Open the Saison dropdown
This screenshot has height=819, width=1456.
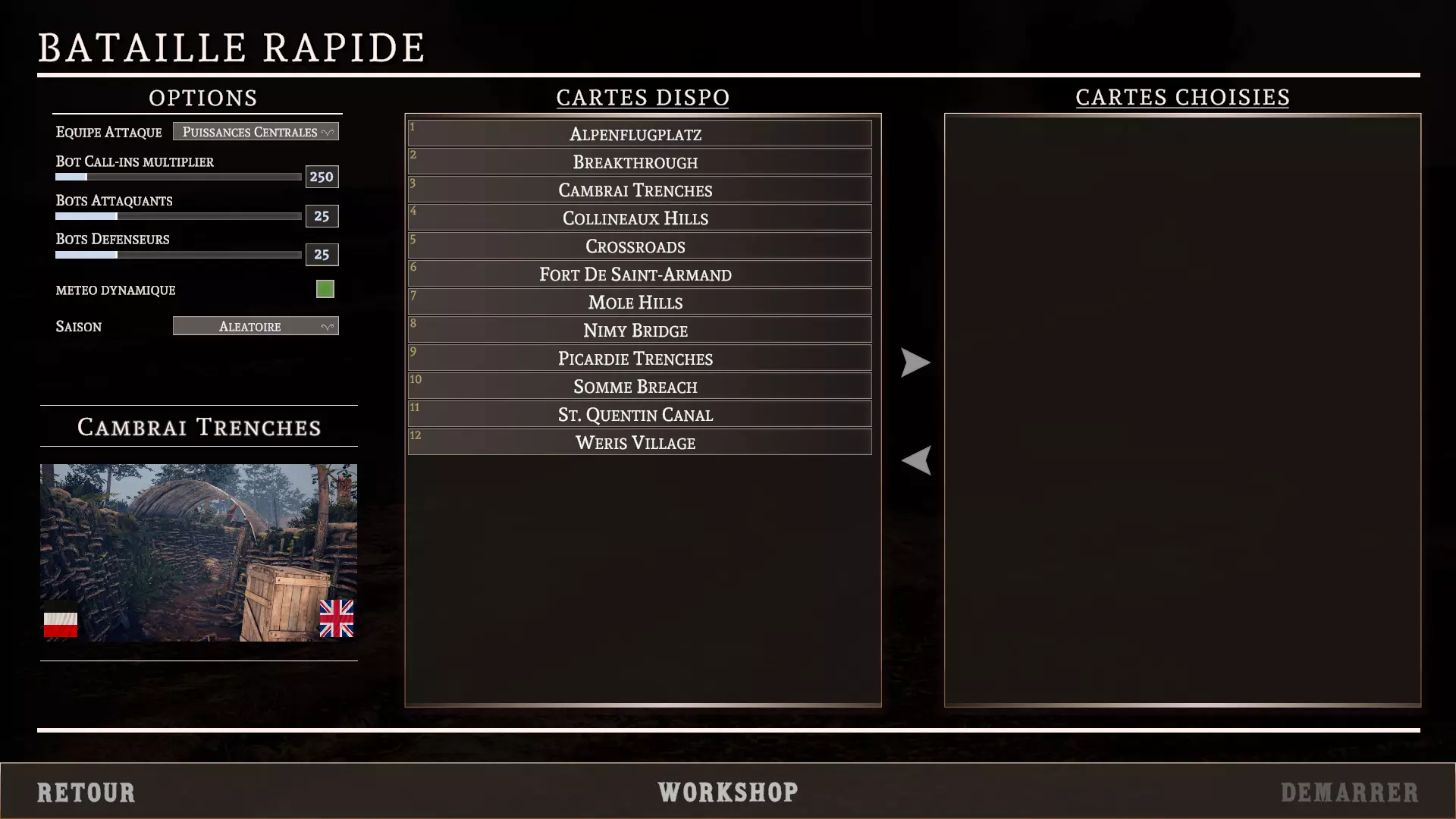(x=256, y=326)
